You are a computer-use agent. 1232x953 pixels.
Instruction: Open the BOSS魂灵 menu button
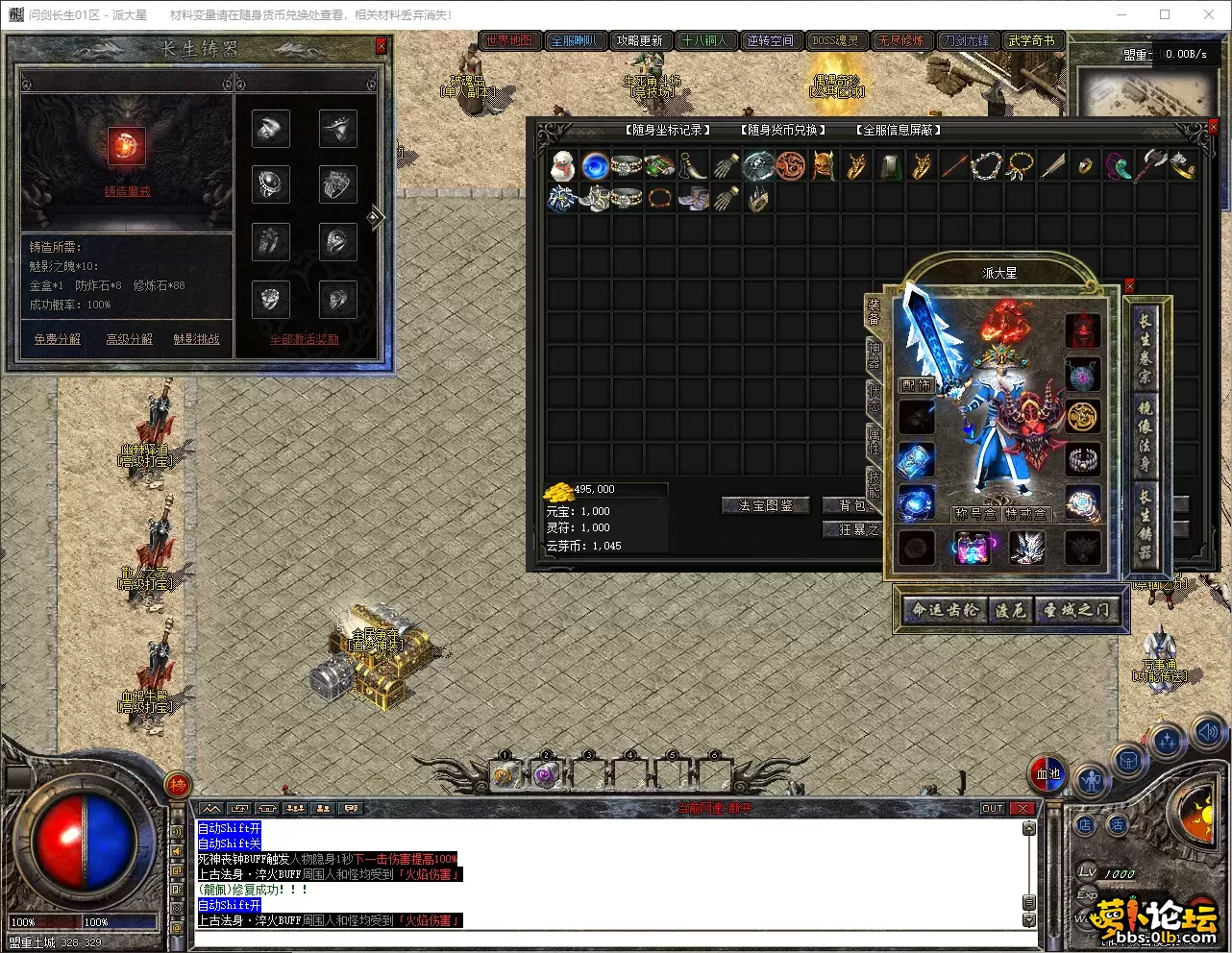tap(835, 40)
